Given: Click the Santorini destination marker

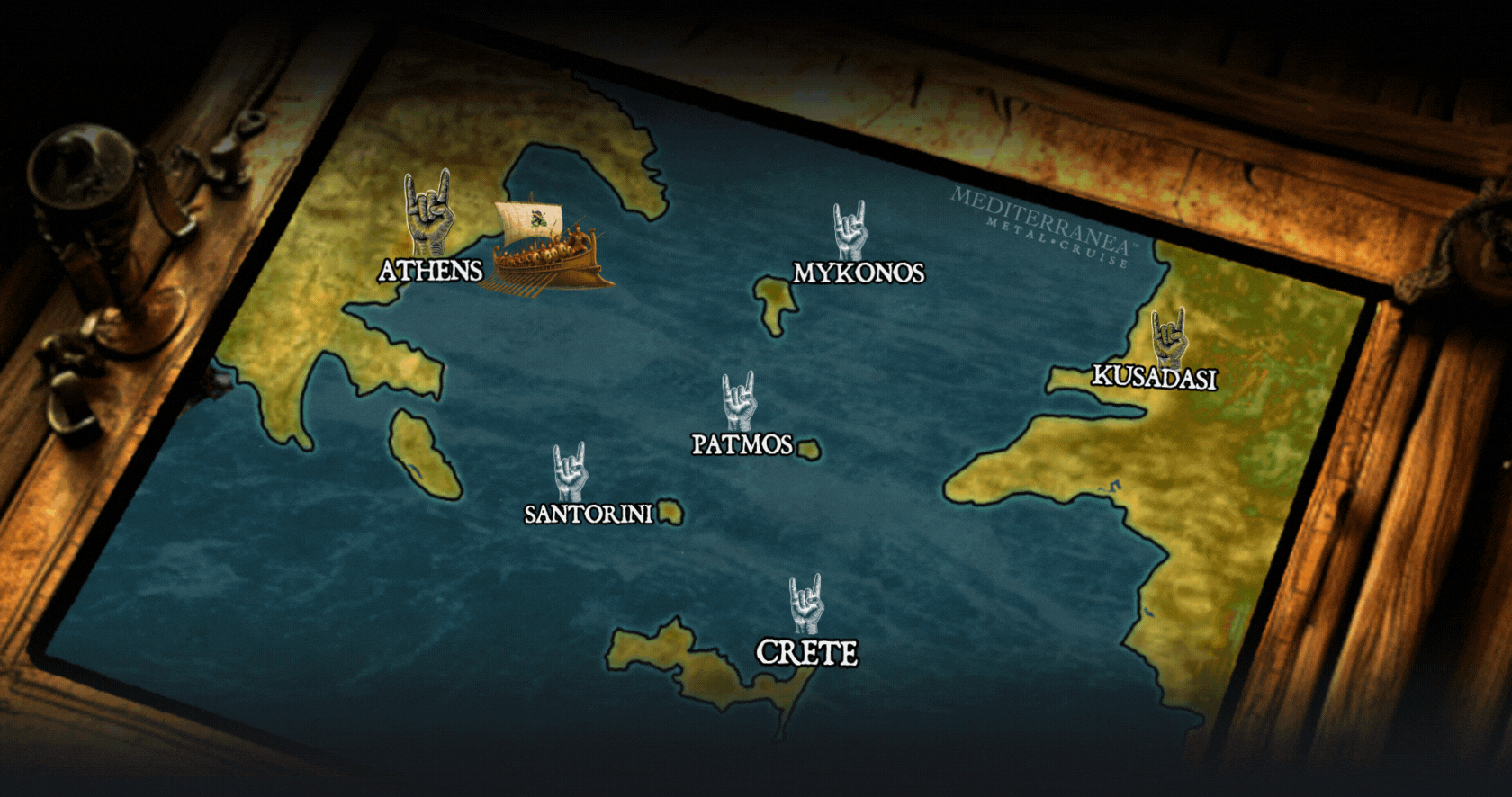Looking at the screenshot, I should 570,470.
